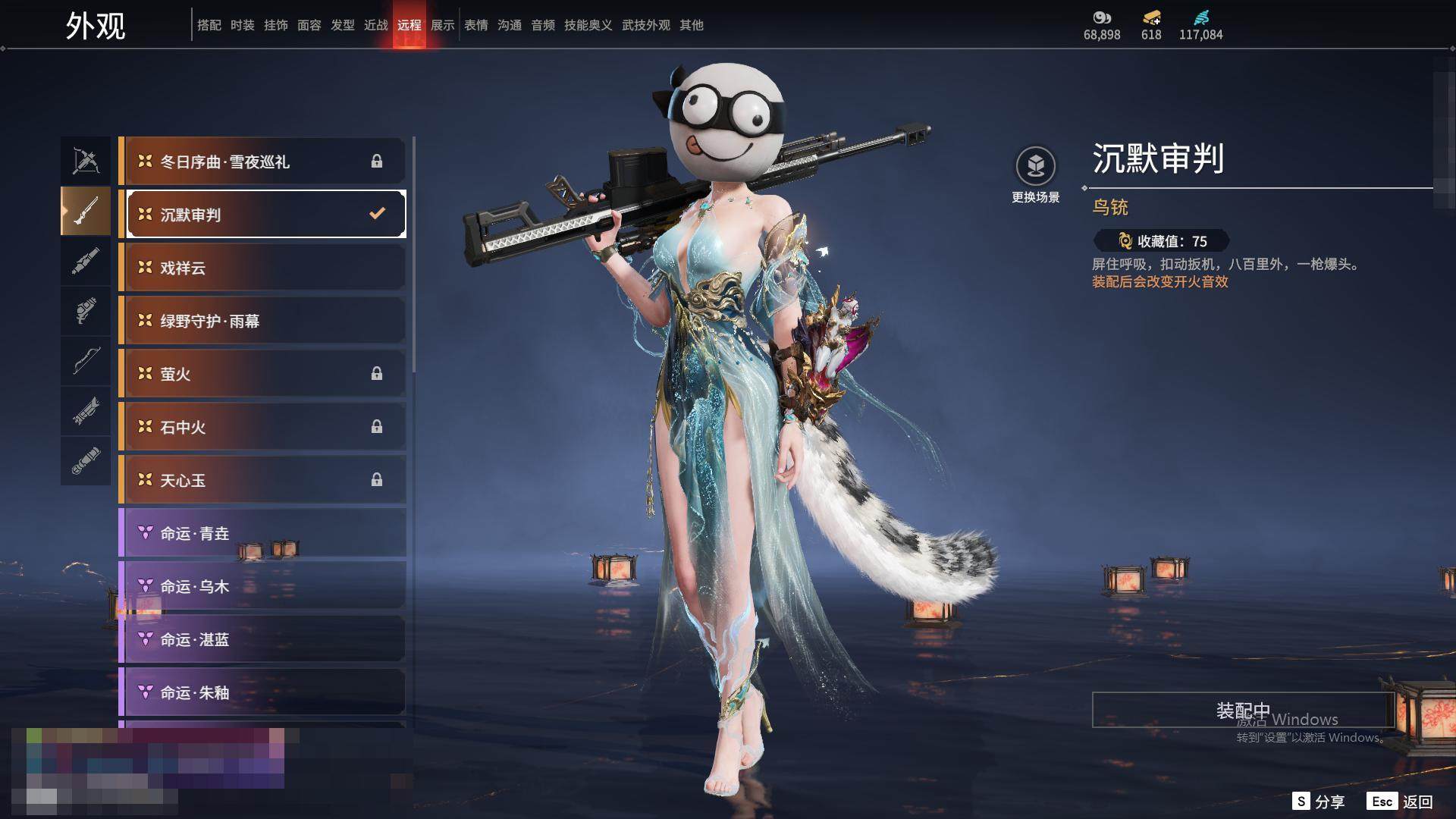The height and width of the screenshot is (819, 1456).
Task: Show the 表情 tab
Action: 476,25
